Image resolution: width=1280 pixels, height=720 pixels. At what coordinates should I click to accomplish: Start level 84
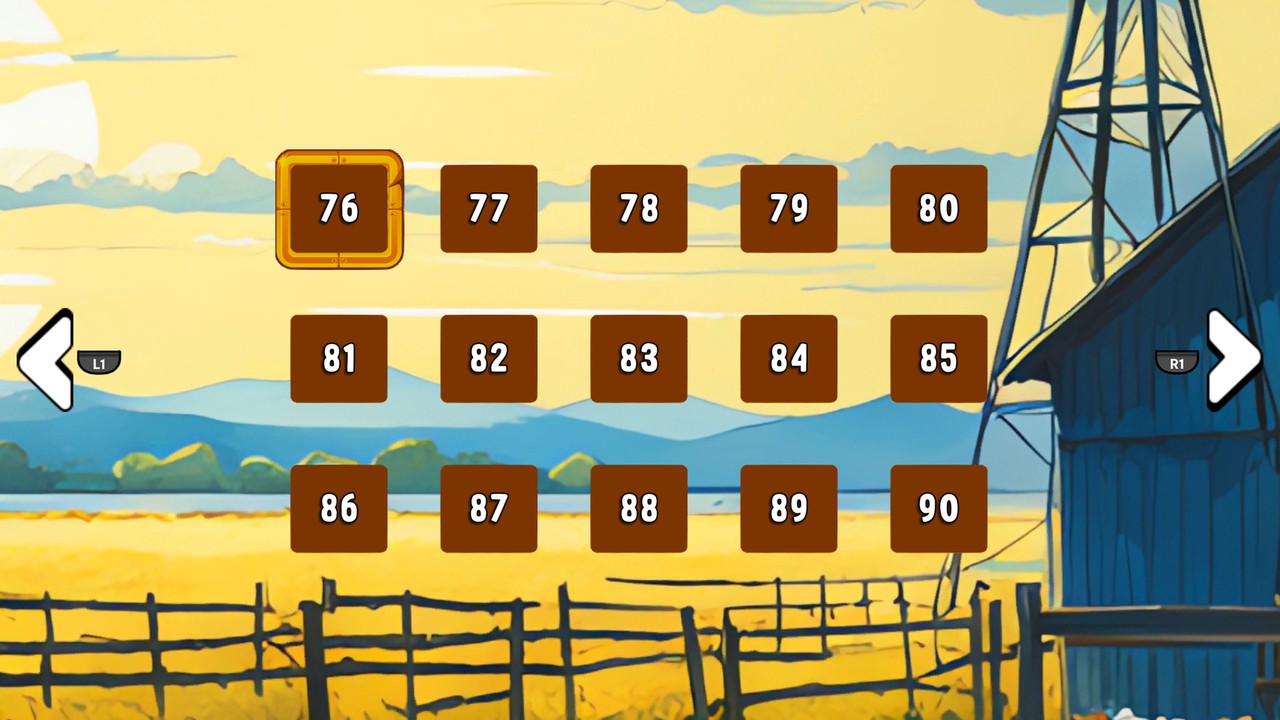789,359
